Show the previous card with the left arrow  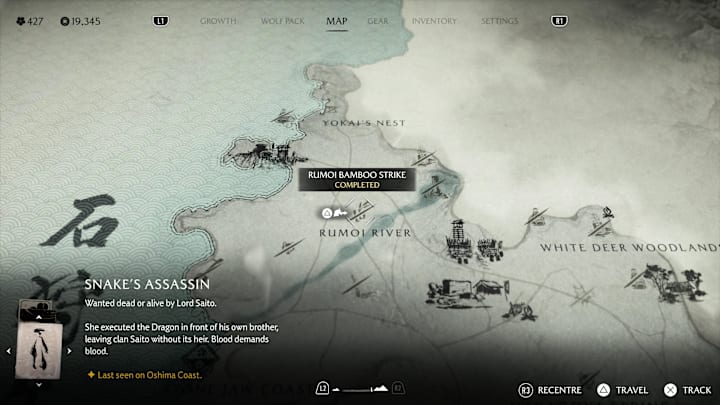9,351
